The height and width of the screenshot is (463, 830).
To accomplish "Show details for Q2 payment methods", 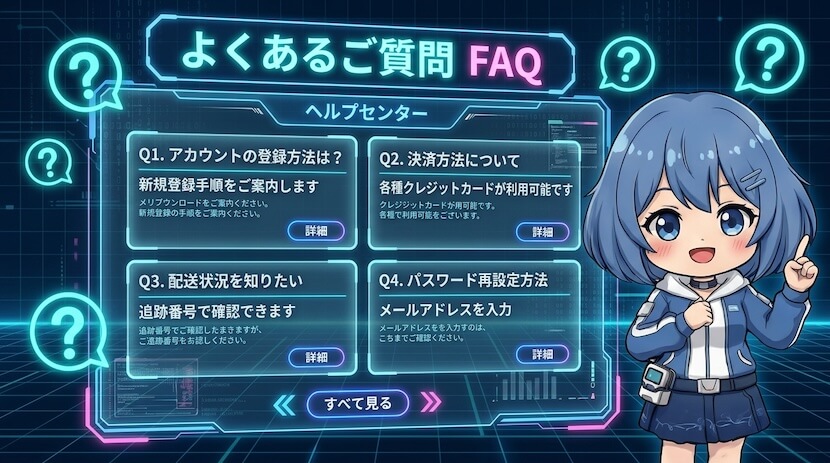I will coord(542,231).
